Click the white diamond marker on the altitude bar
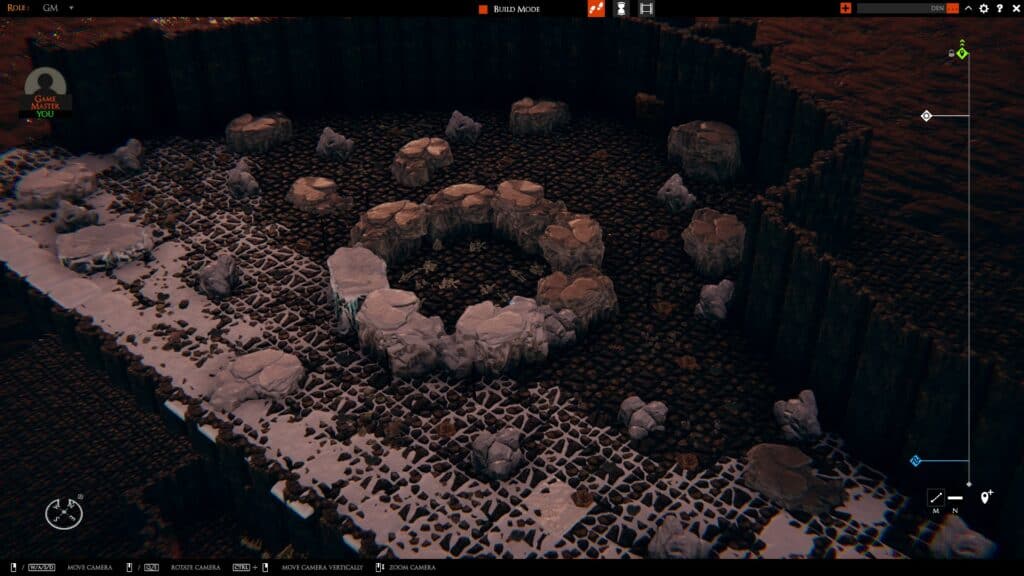Viewport: 1024px width, 576px height. 927,116
